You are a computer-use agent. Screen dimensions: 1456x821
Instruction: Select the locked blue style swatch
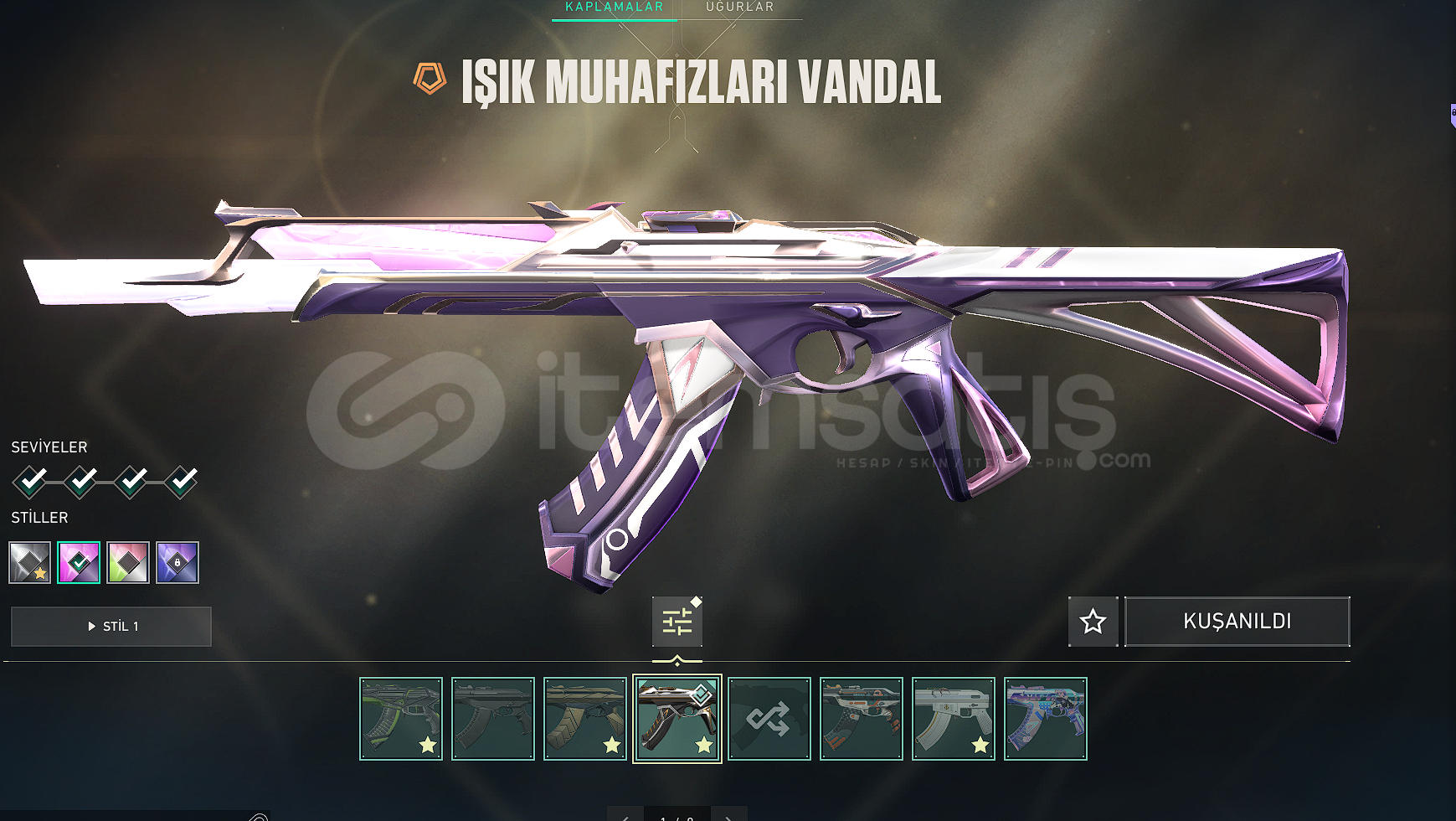click(x=177, y=562)
